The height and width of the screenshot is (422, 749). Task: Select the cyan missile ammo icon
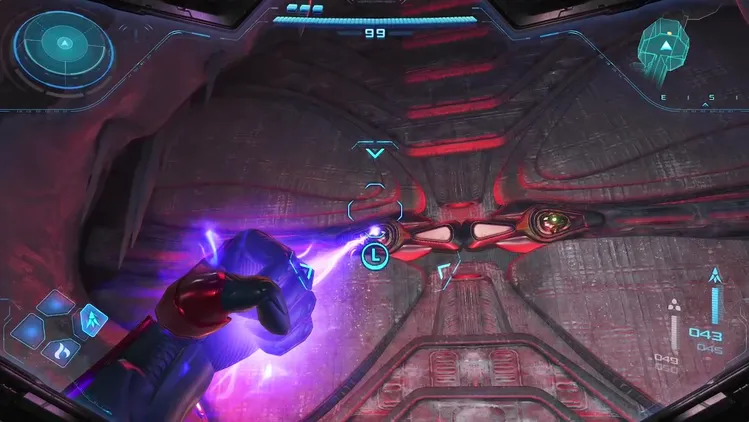coord(714,273)
